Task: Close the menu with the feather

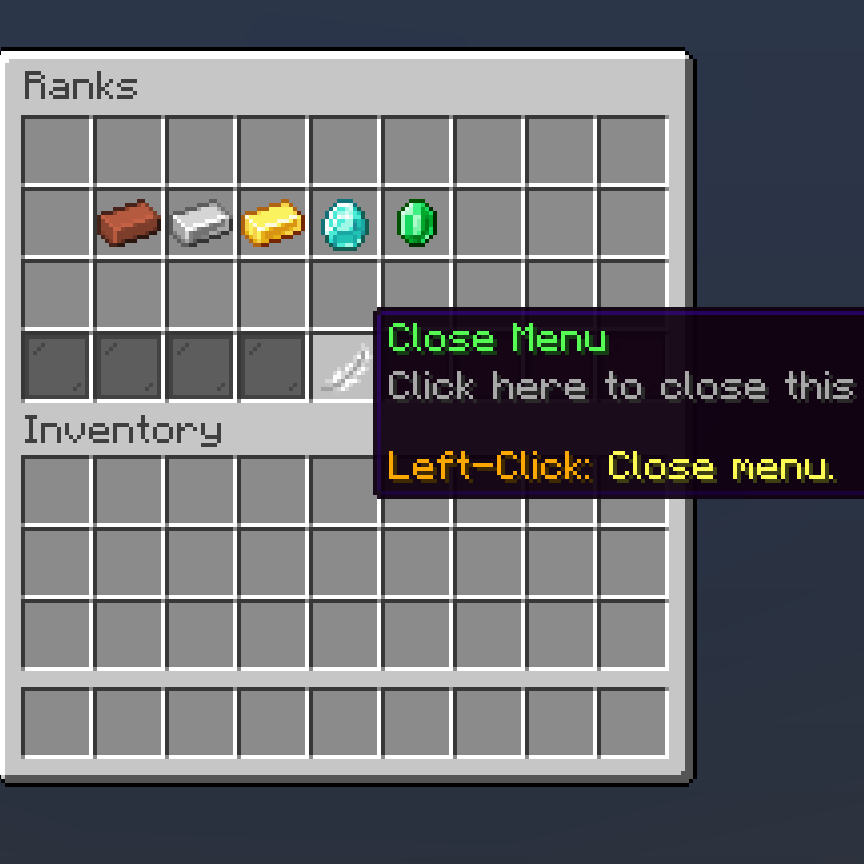Action: click(x=343, y=367)
